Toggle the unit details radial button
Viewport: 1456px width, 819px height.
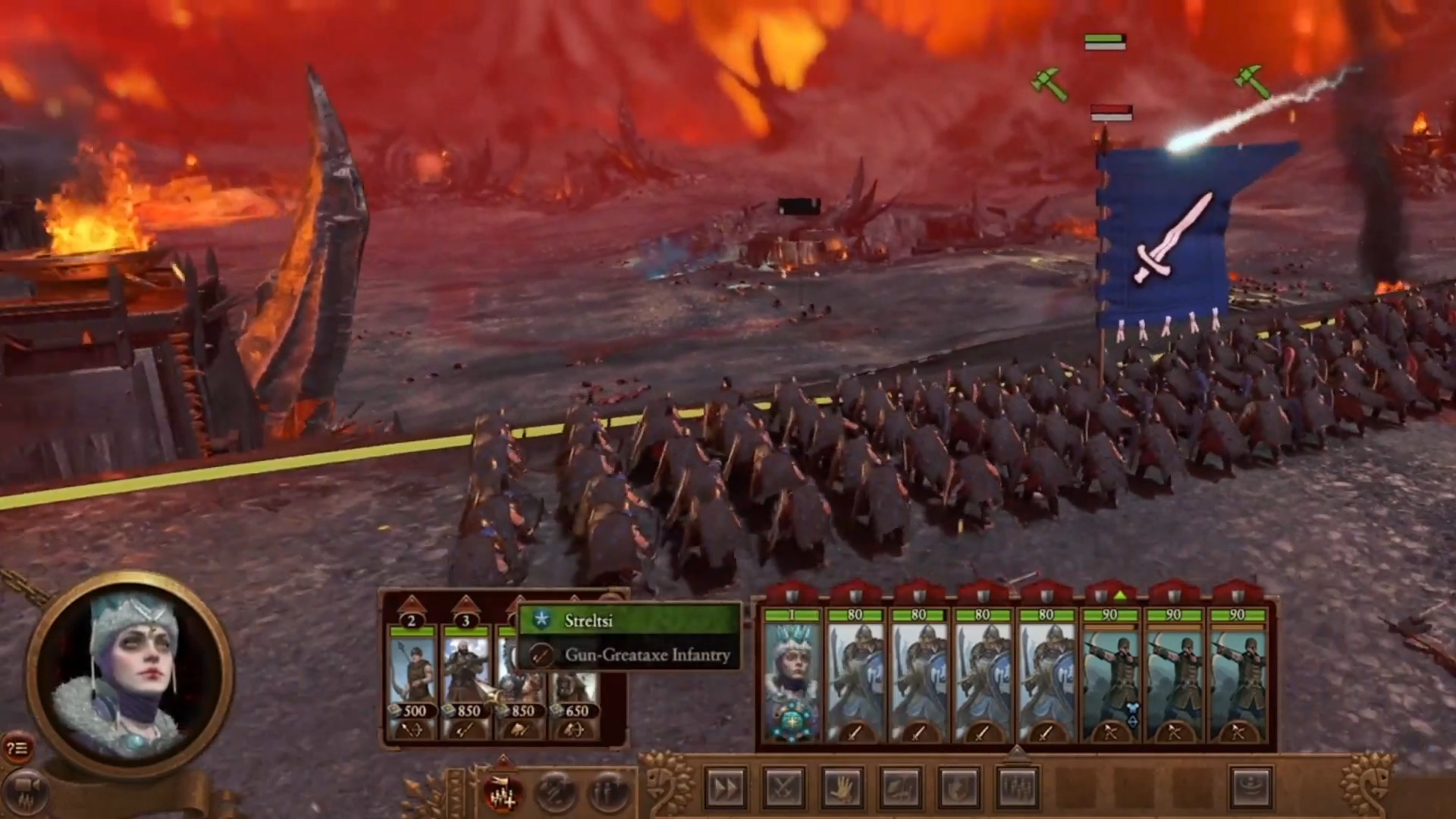[604, 790]
